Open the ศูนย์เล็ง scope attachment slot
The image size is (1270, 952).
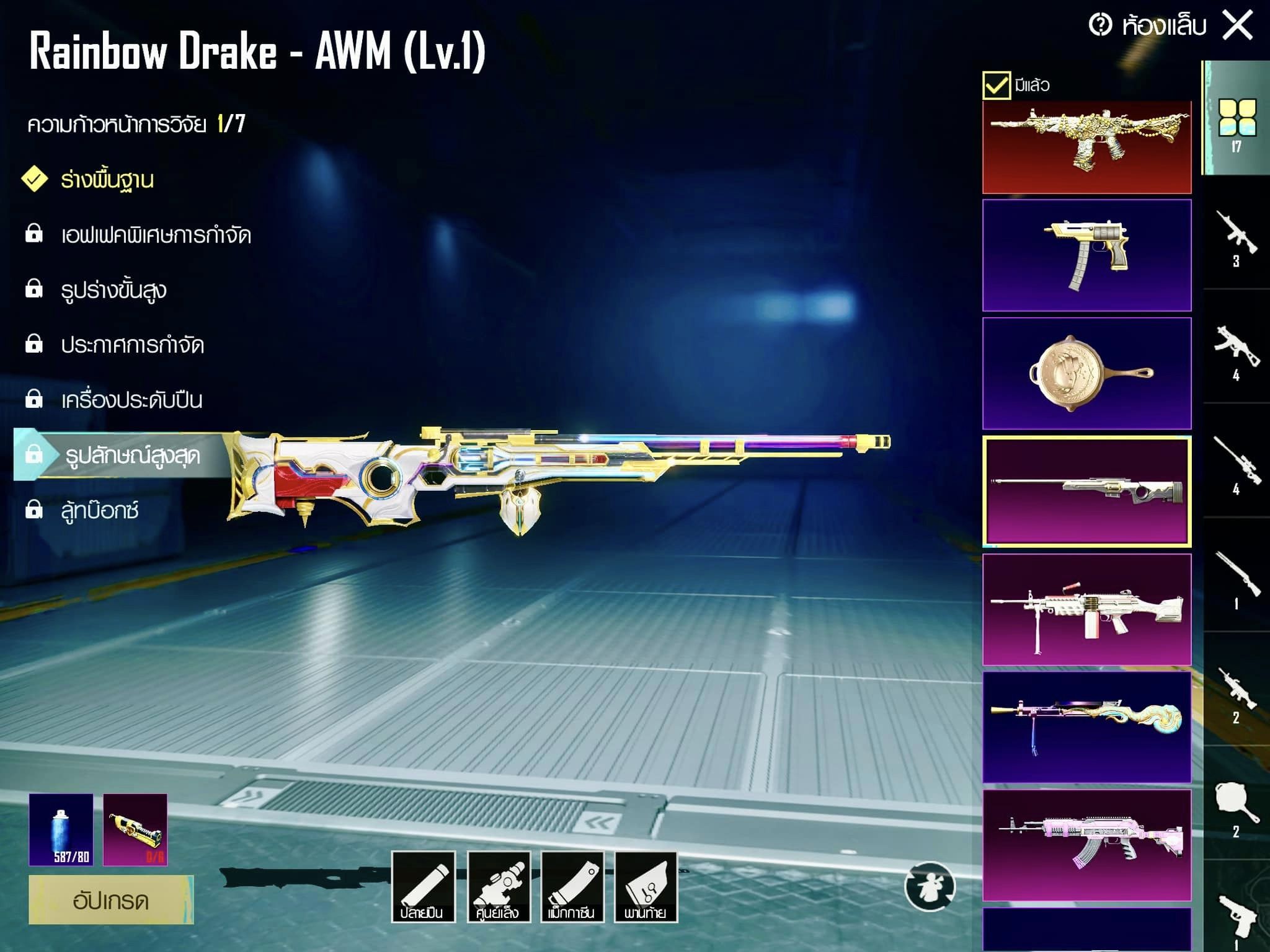(x=498, y=887)
